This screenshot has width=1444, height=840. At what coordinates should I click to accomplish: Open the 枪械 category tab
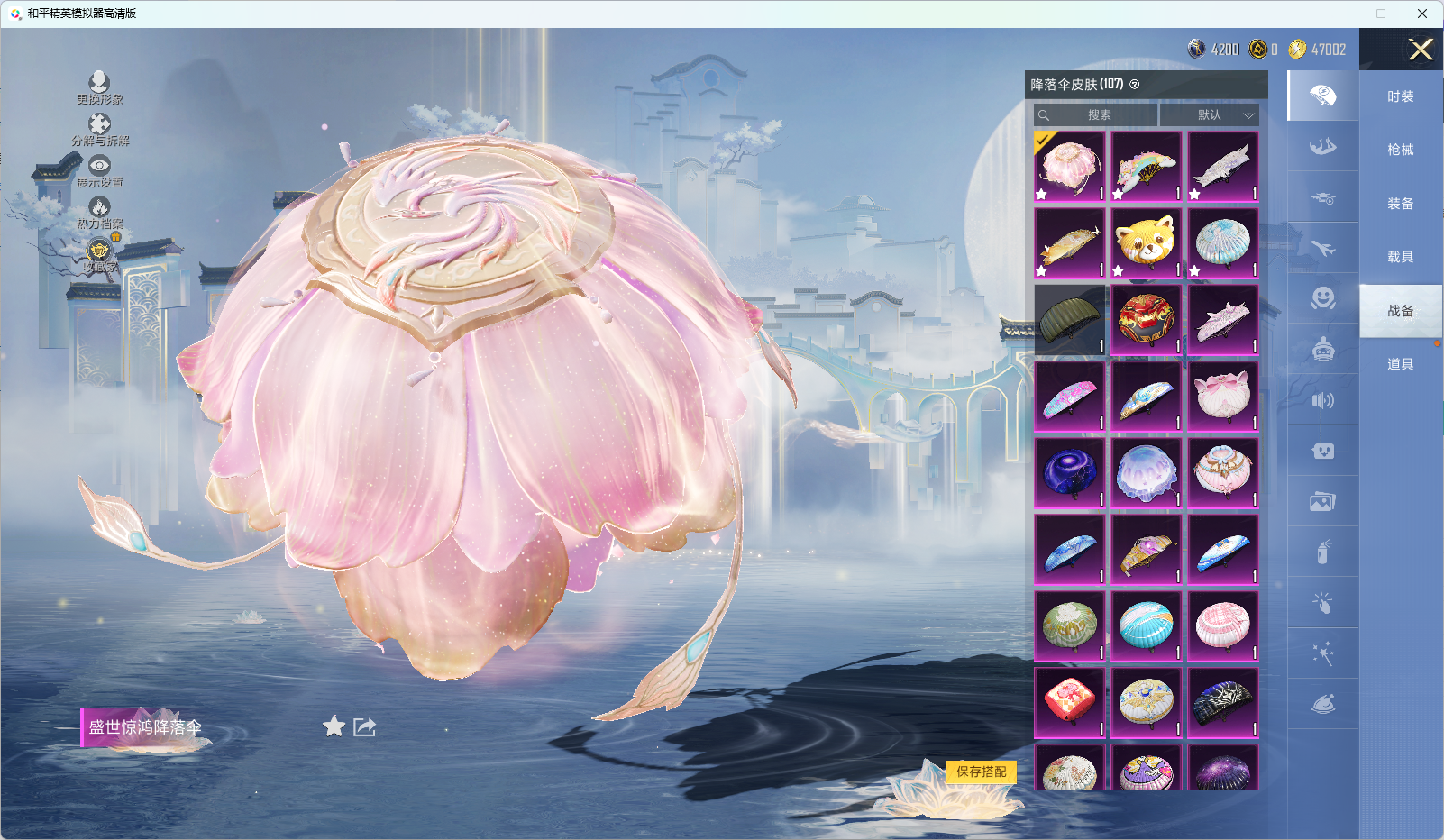pyautogui.click(x=1400, y=150)
